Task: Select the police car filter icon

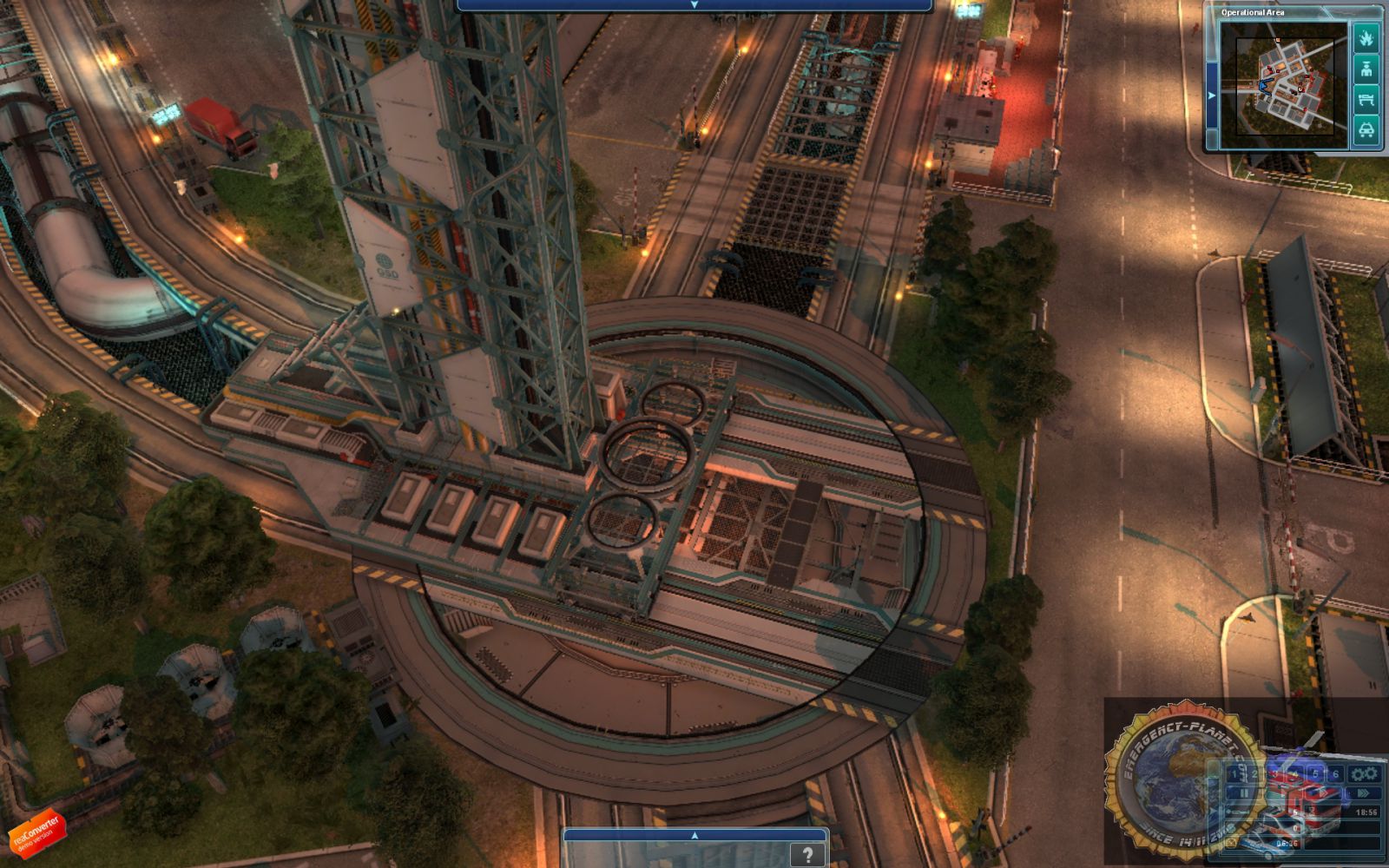Action: tap(1366, 130)
